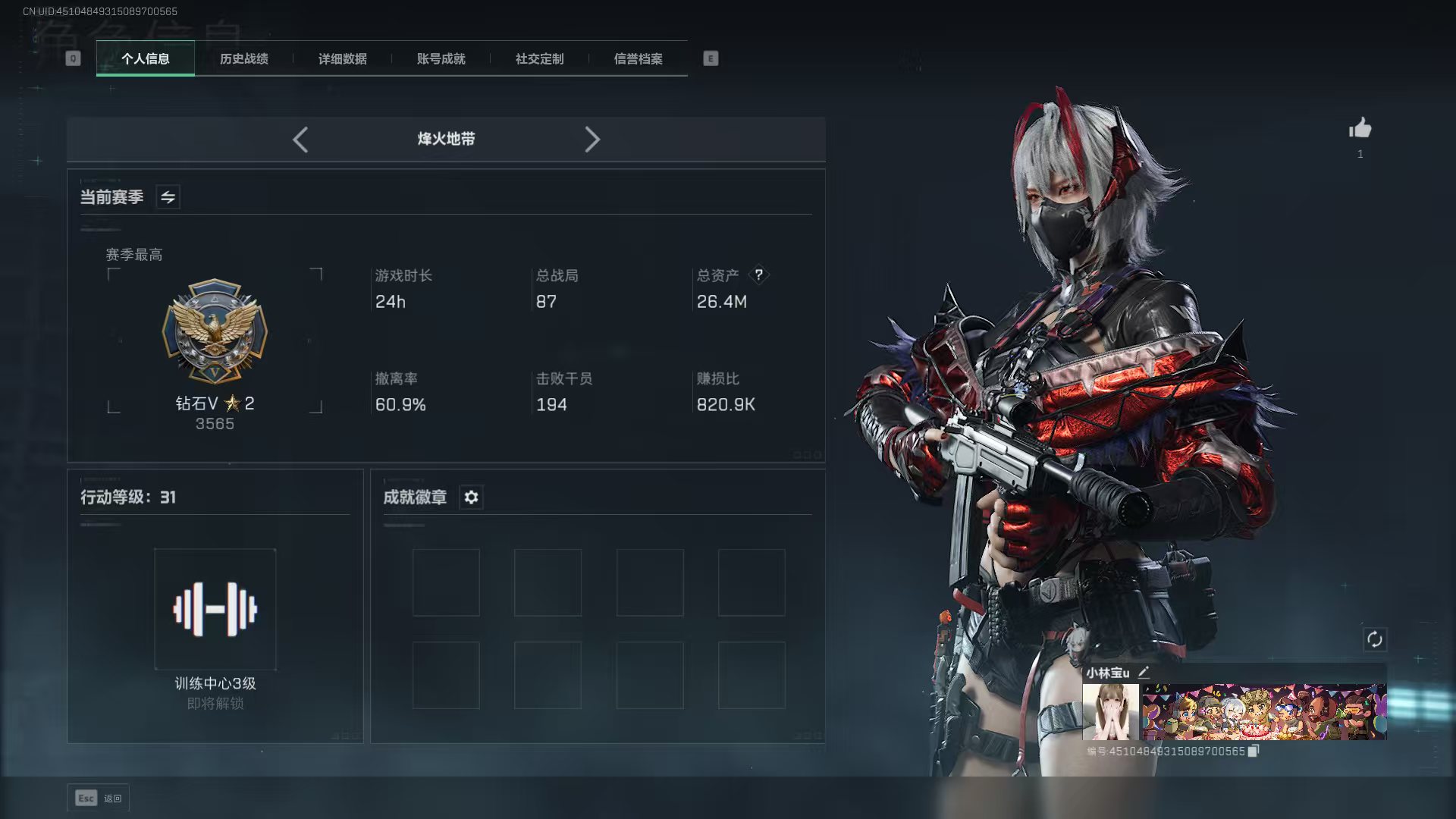
Task: Click the right arrow after 烽火地带
Action: pyautogui.click(x=592, y=140)
